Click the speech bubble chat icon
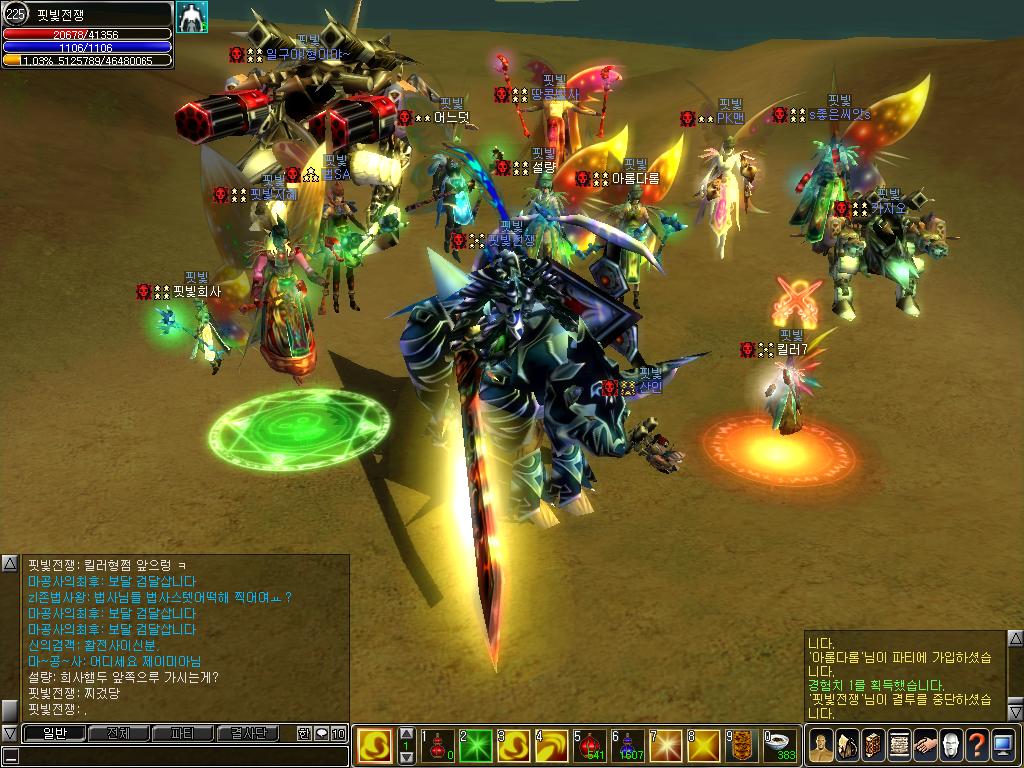 322,733
